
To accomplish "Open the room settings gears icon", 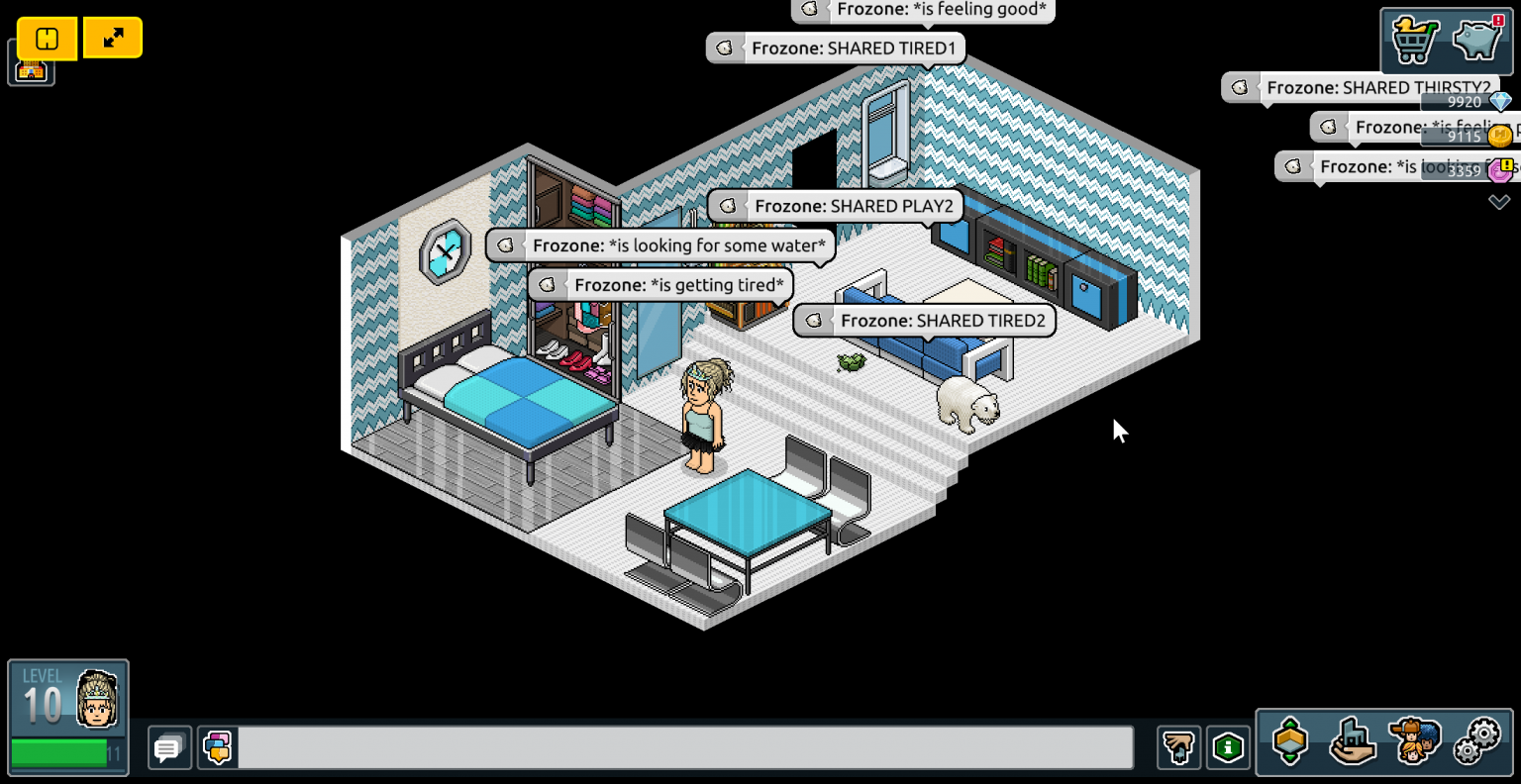I will pyautogui.click(x=1480, y=742).
